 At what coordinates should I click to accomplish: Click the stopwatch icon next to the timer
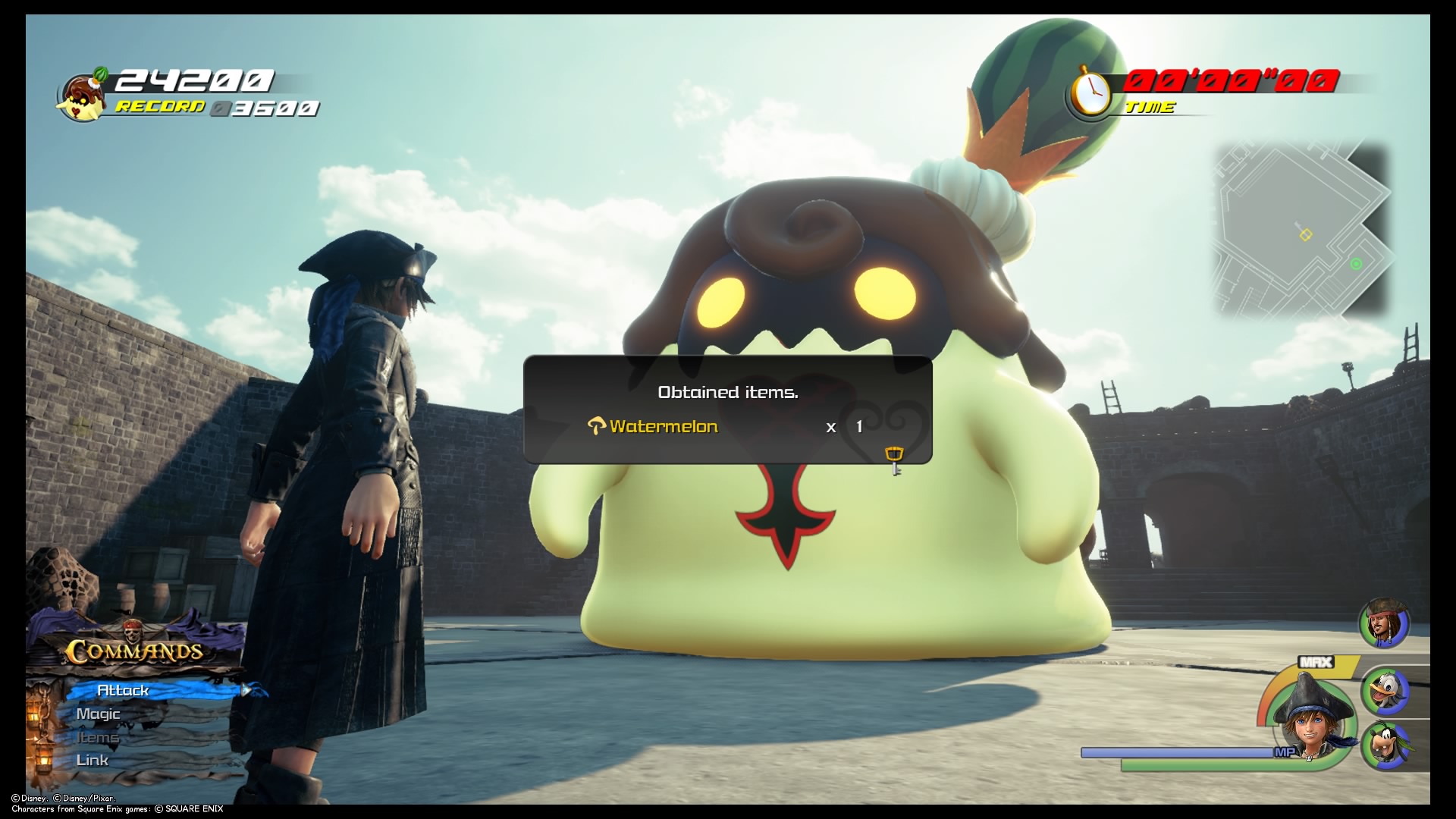coord(1090,93)
